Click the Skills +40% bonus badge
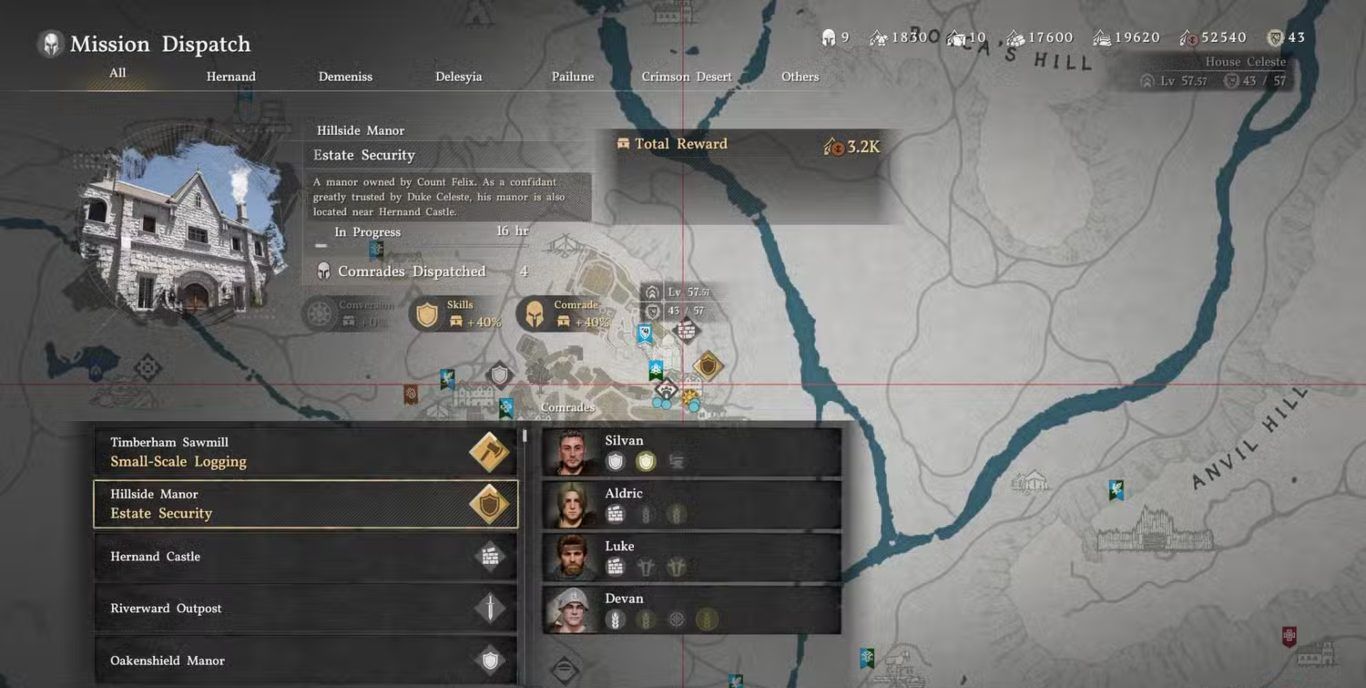 [x=457, y=314]
